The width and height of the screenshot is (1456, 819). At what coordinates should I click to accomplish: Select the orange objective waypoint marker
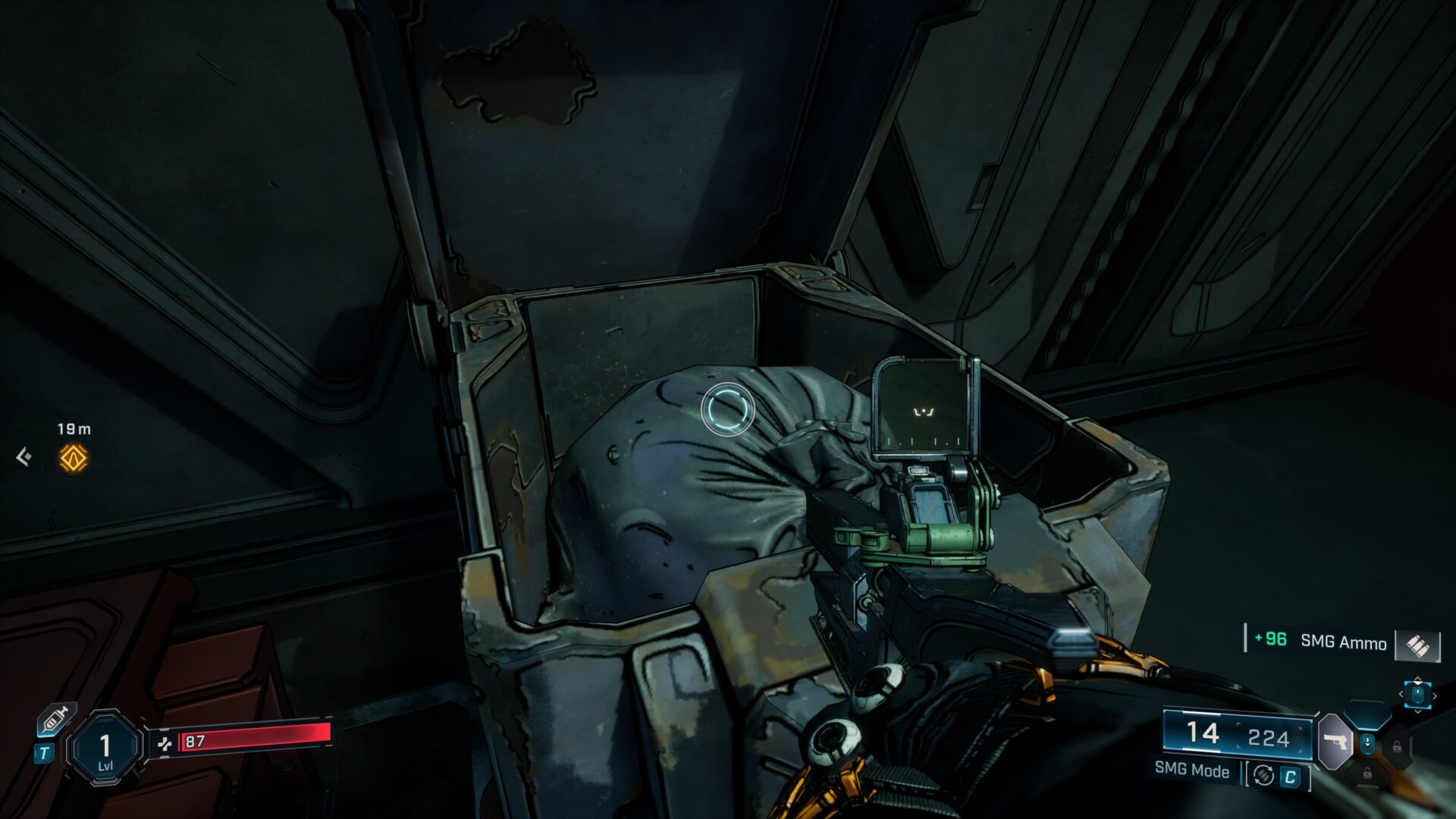tap(74, 457)
